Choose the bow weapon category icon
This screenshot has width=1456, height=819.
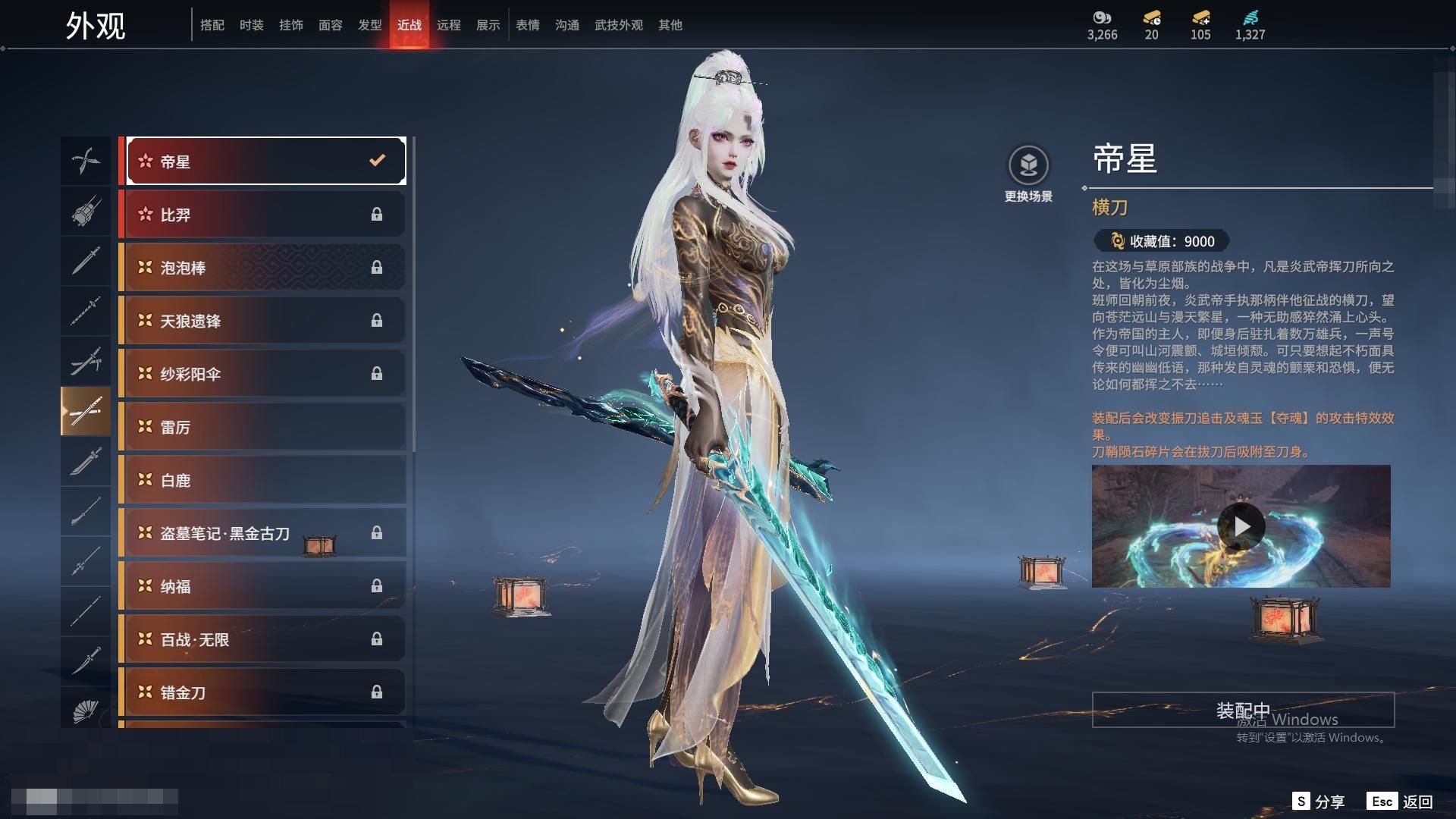point(86,161)
